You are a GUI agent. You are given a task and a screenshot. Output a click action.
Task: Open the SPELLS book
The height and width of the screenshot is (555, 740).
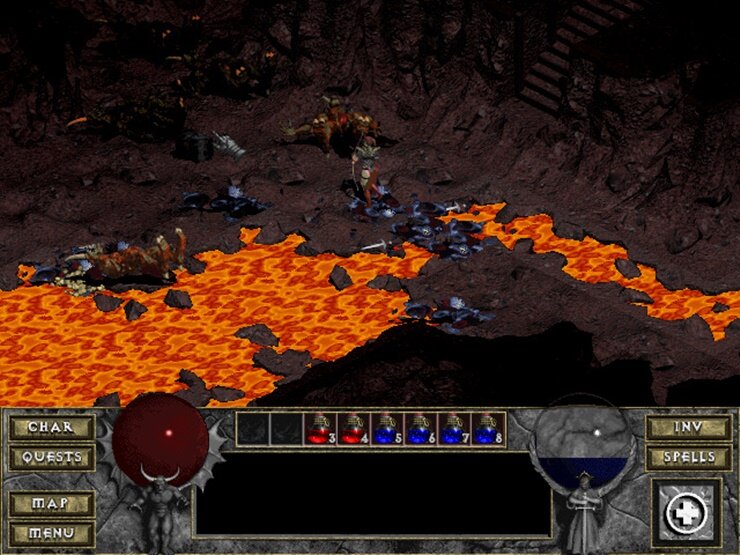688,458
